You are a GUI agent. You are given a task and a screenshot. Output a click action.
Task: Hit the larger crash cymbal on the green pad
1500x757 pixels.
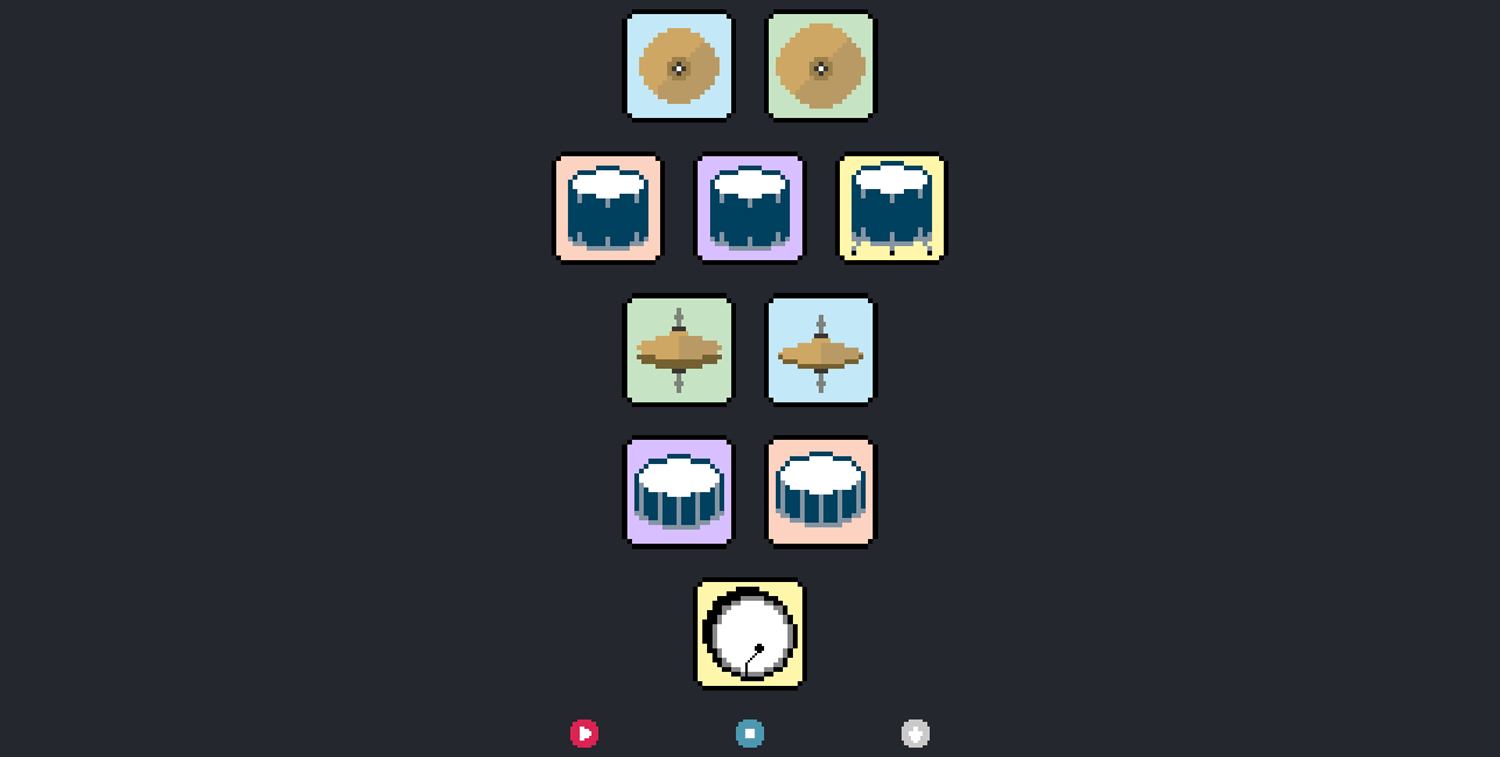tap(820, 64)
